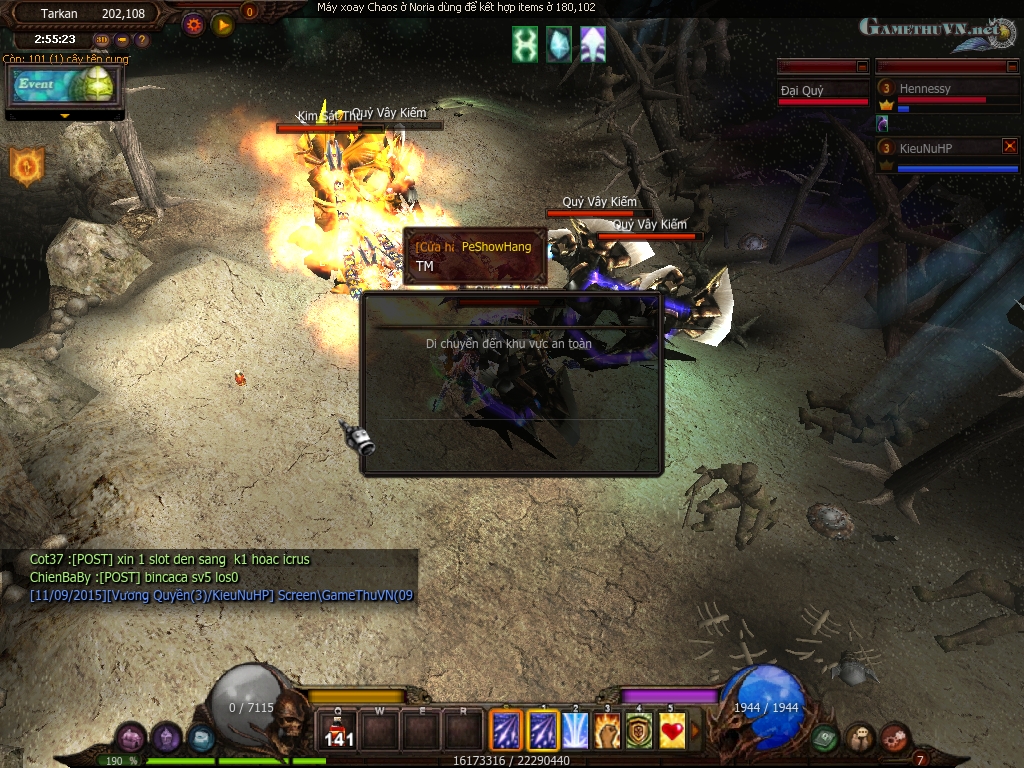
Task: Minimize the party member panel
Action: (x=1011, y=66)
